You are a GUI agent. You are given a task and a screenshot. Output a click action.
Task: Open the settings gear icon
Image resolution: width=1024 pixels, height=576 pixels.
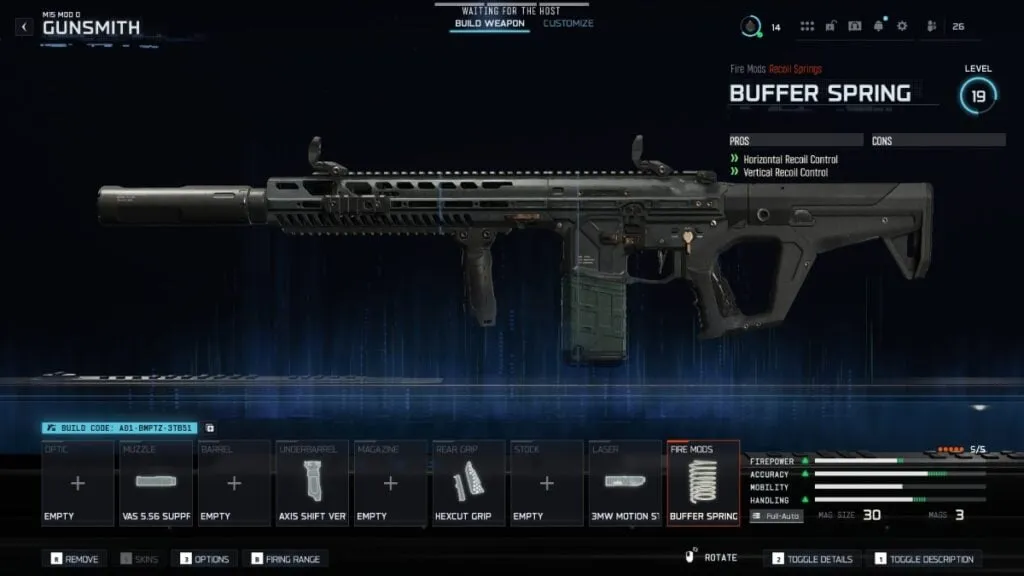click(902, 26)
